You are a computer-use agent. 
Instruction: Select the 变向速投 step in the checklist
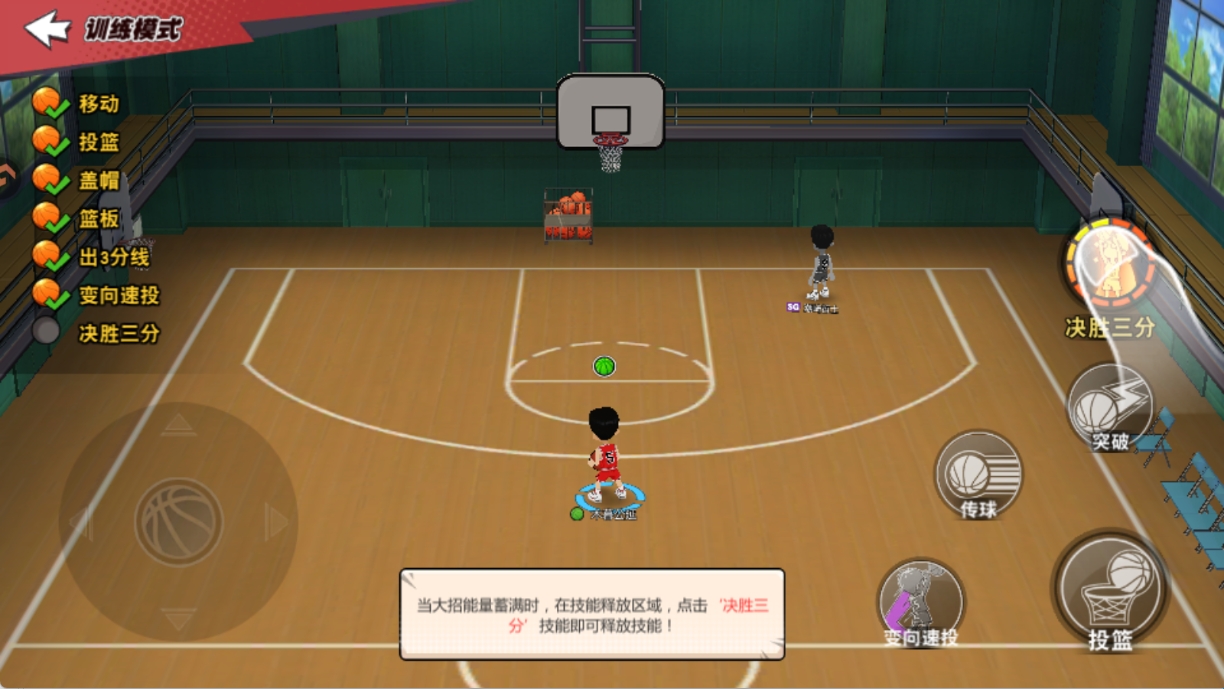[118, 296]
